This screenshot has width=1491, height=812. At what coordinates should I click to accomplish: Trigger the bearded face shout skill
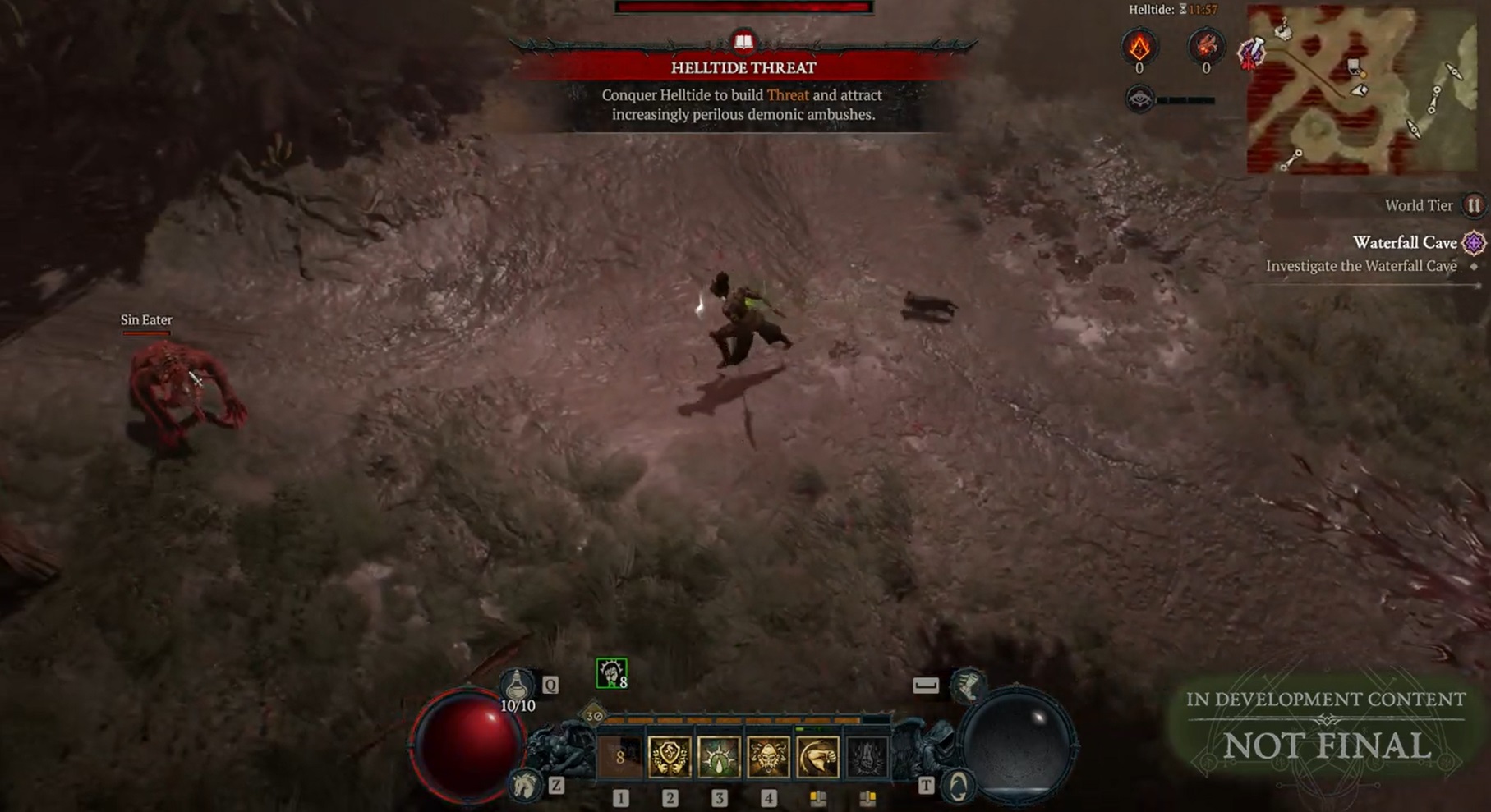[768, 757]
